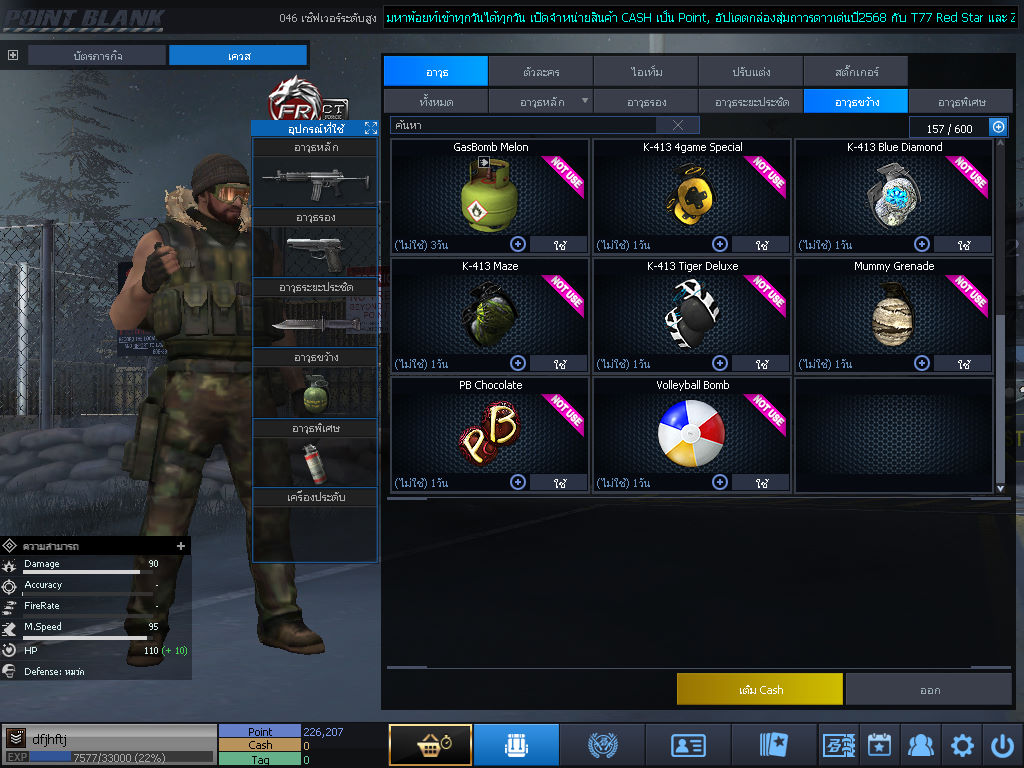This screenshot has width=1024, height=768.
Task: Clear the search box with X
Action: (678, 125)
